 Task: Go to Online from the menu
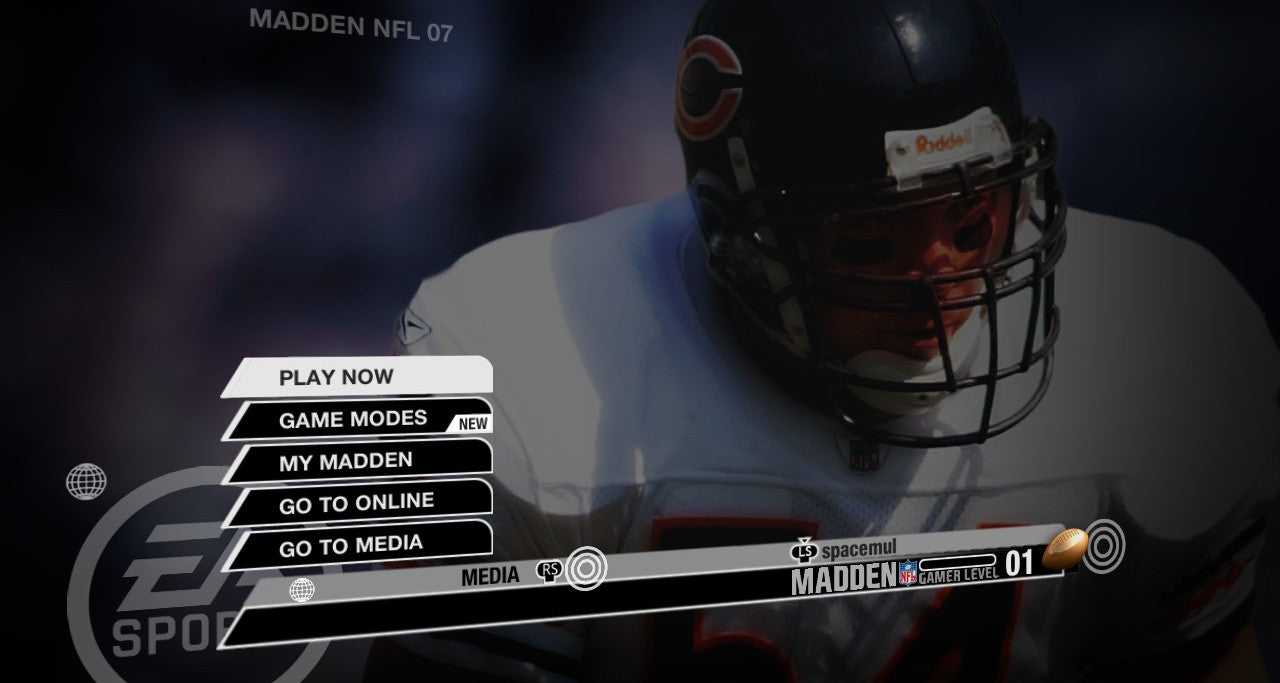click(x=357, y=503)
